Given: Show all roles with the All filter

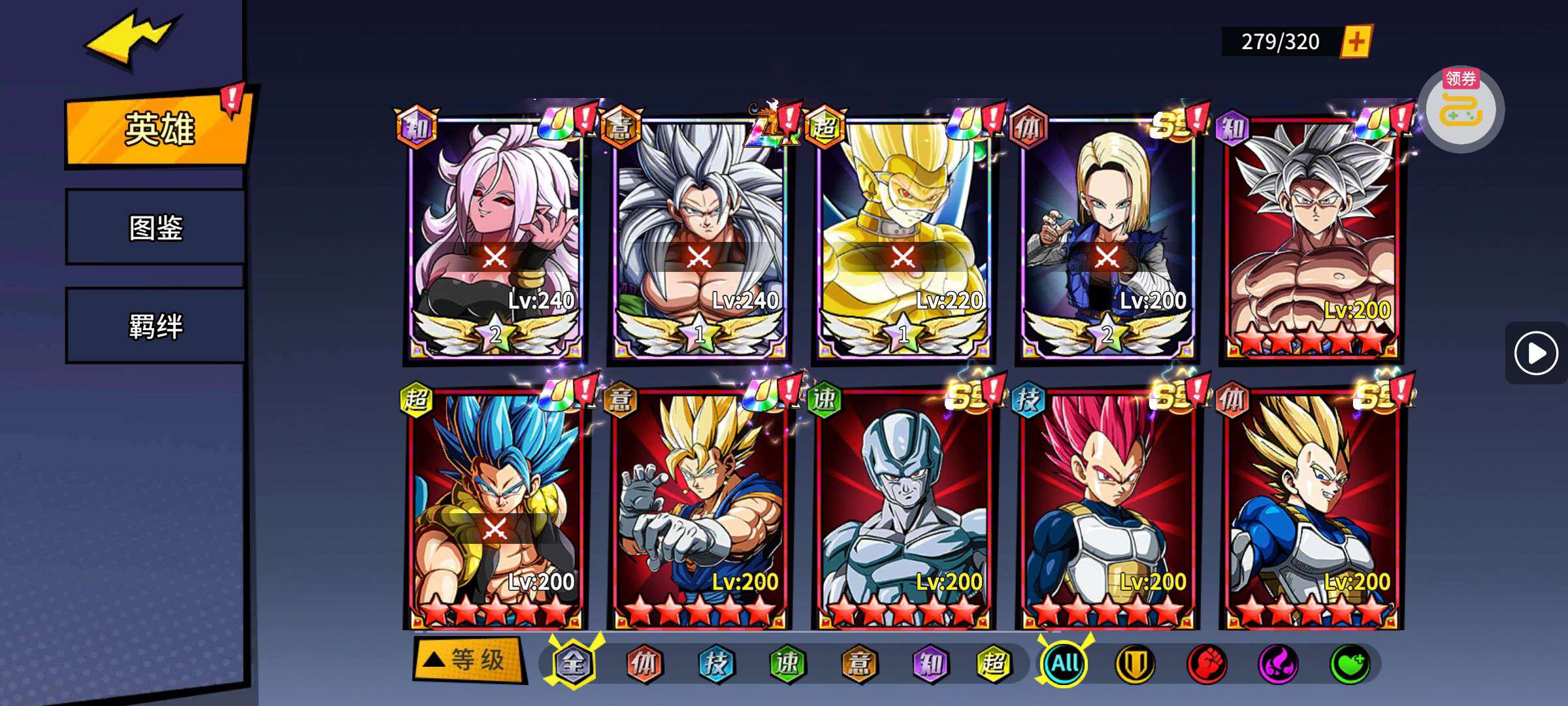Looking at the screenshot, I should (x=1064, y=664).
